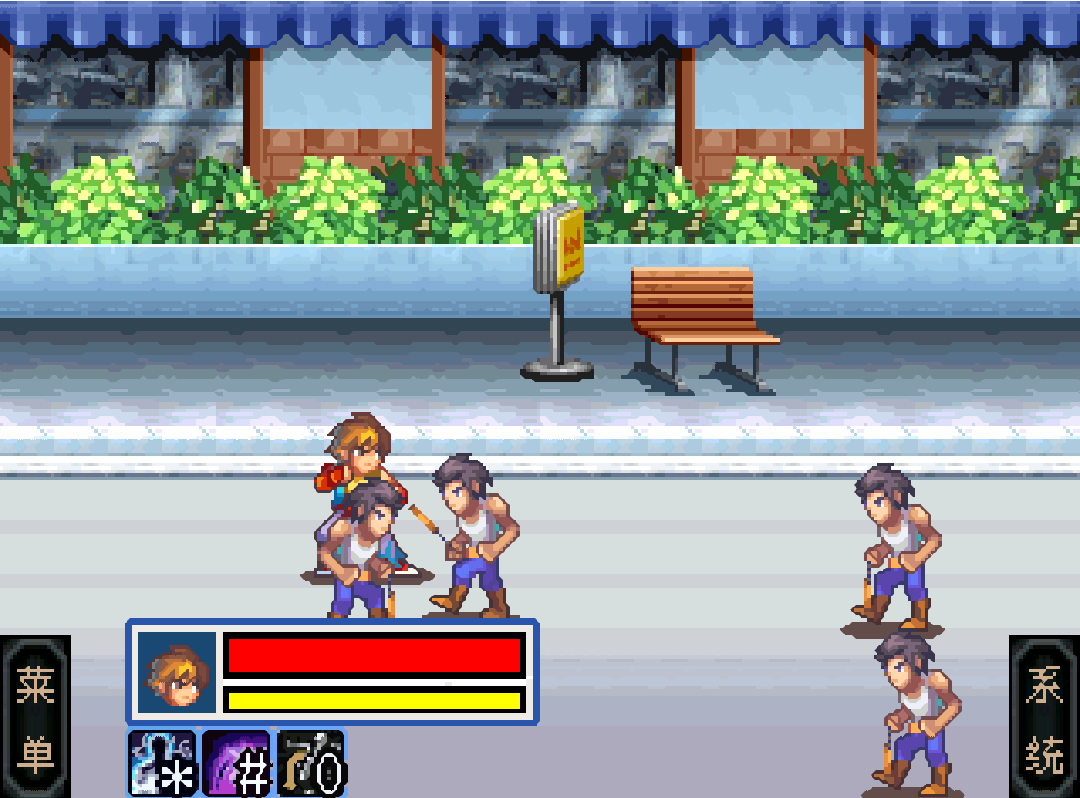The height and width of the screenshot is (798, 1080).
Task: Activate the blue lightning skill marked *
Action: pyautogui.click(x=162, y=763)
